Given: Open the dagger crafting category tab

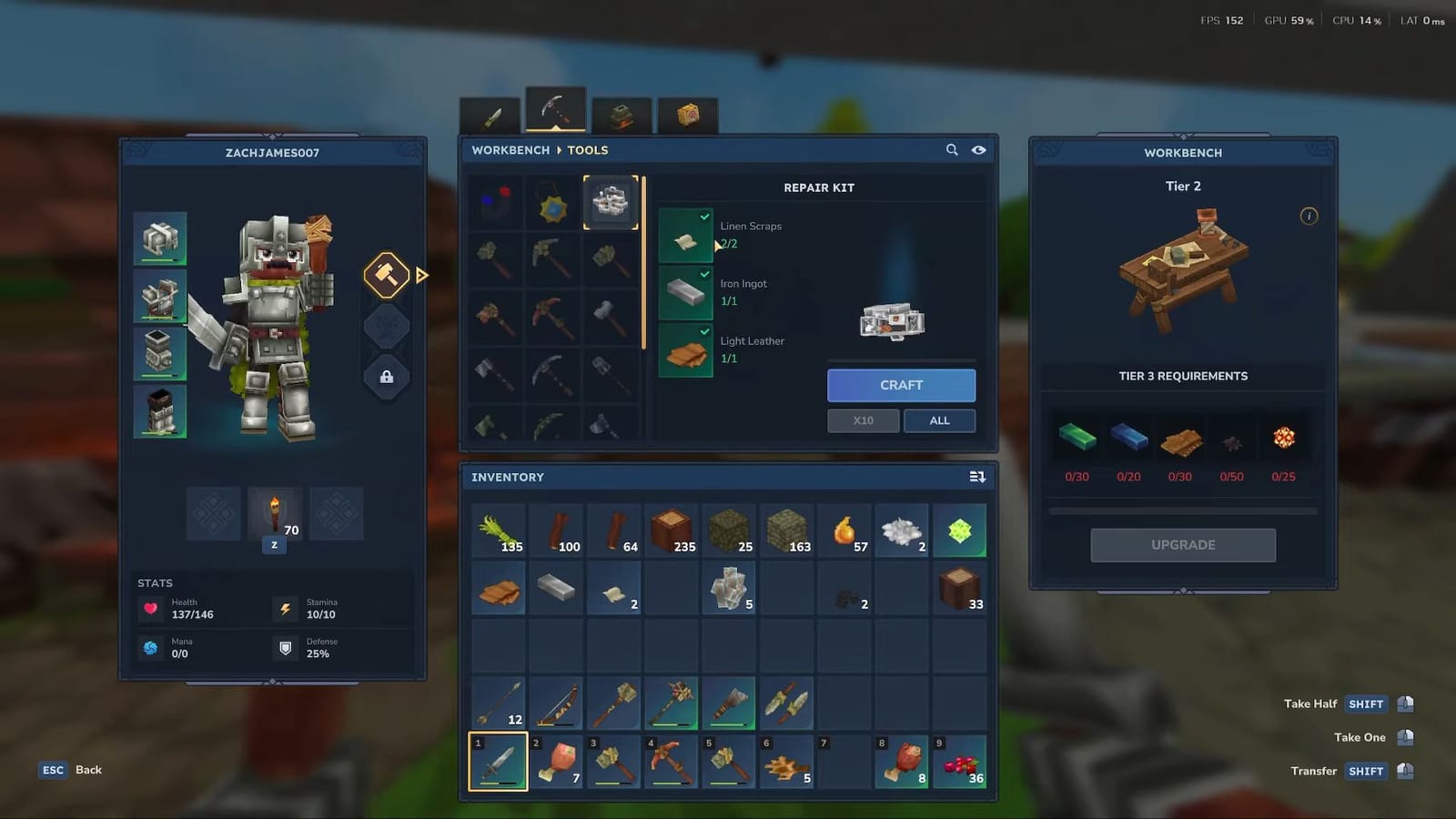Looking at the screenshot, I should coord(490,115).
